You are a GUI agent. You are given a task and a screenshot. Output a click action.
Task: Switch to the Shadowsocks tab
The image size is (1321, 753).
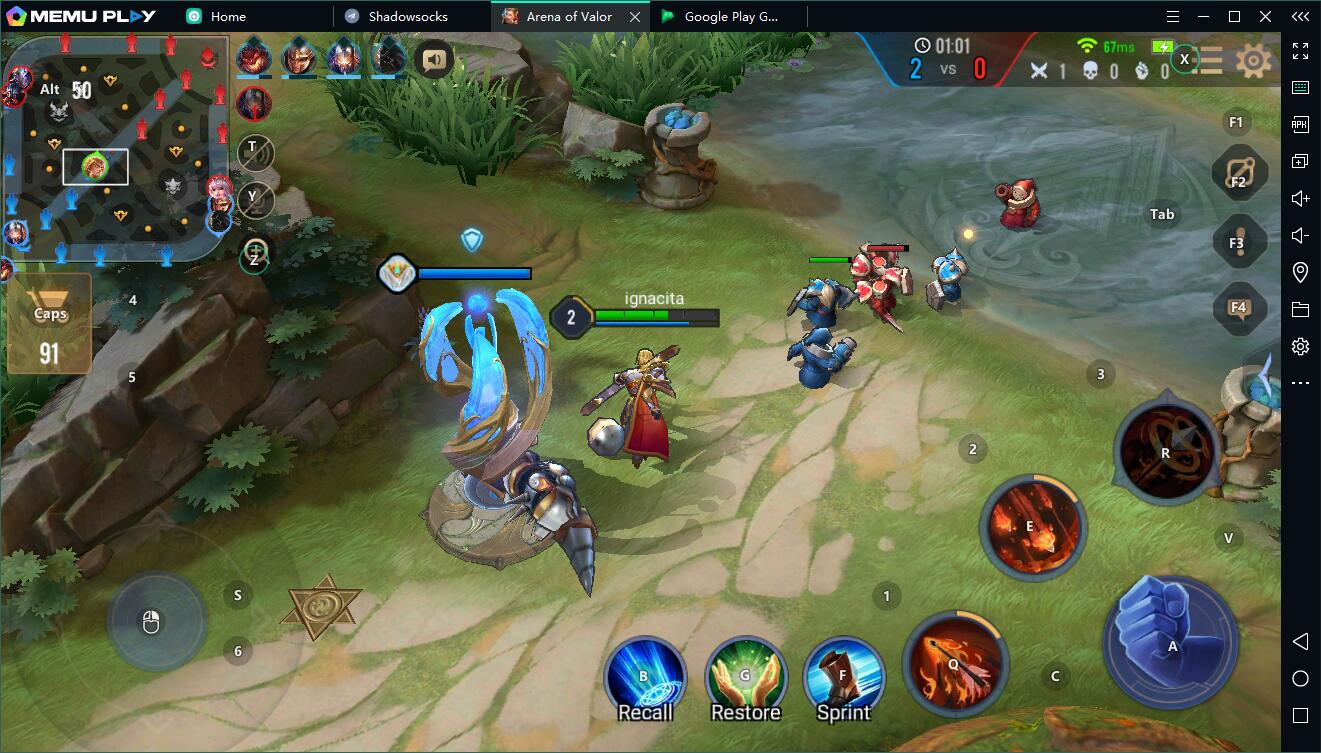408,16
